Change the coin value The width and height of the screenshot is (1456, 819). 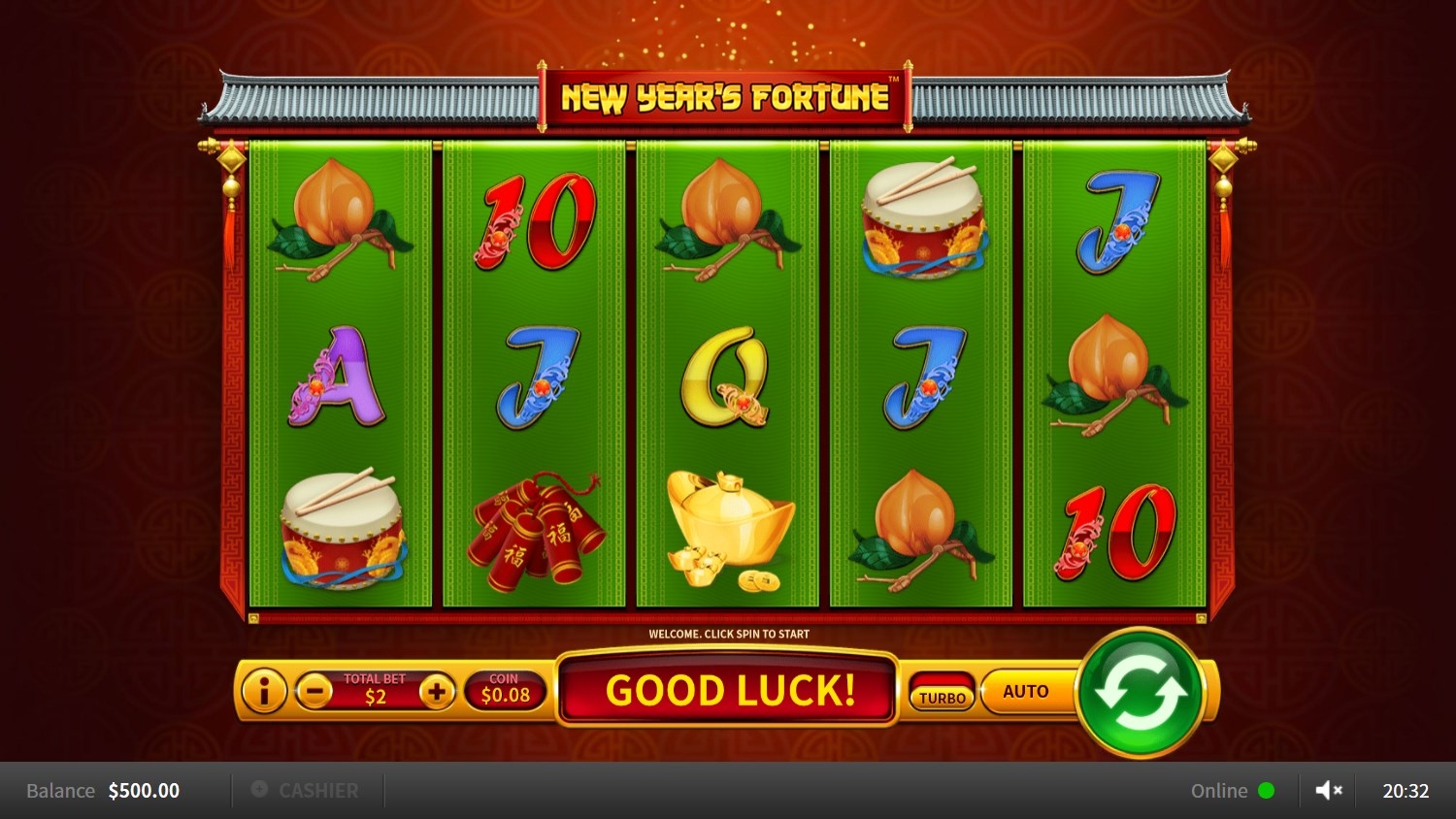point(505,690)
